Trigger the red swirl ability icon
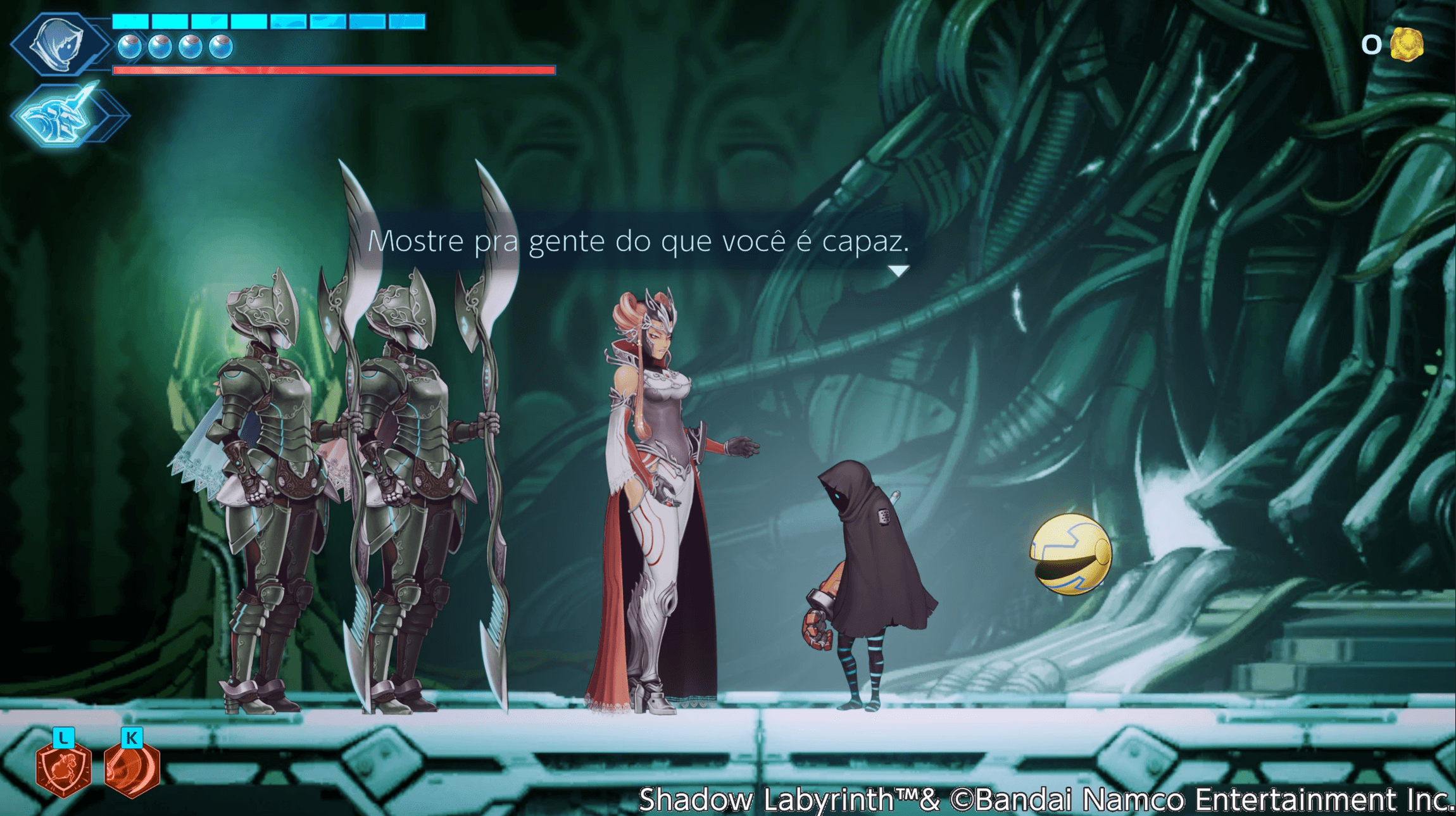Image resolution: width=1456 pixels, height=816 pixels. [132, 769]
